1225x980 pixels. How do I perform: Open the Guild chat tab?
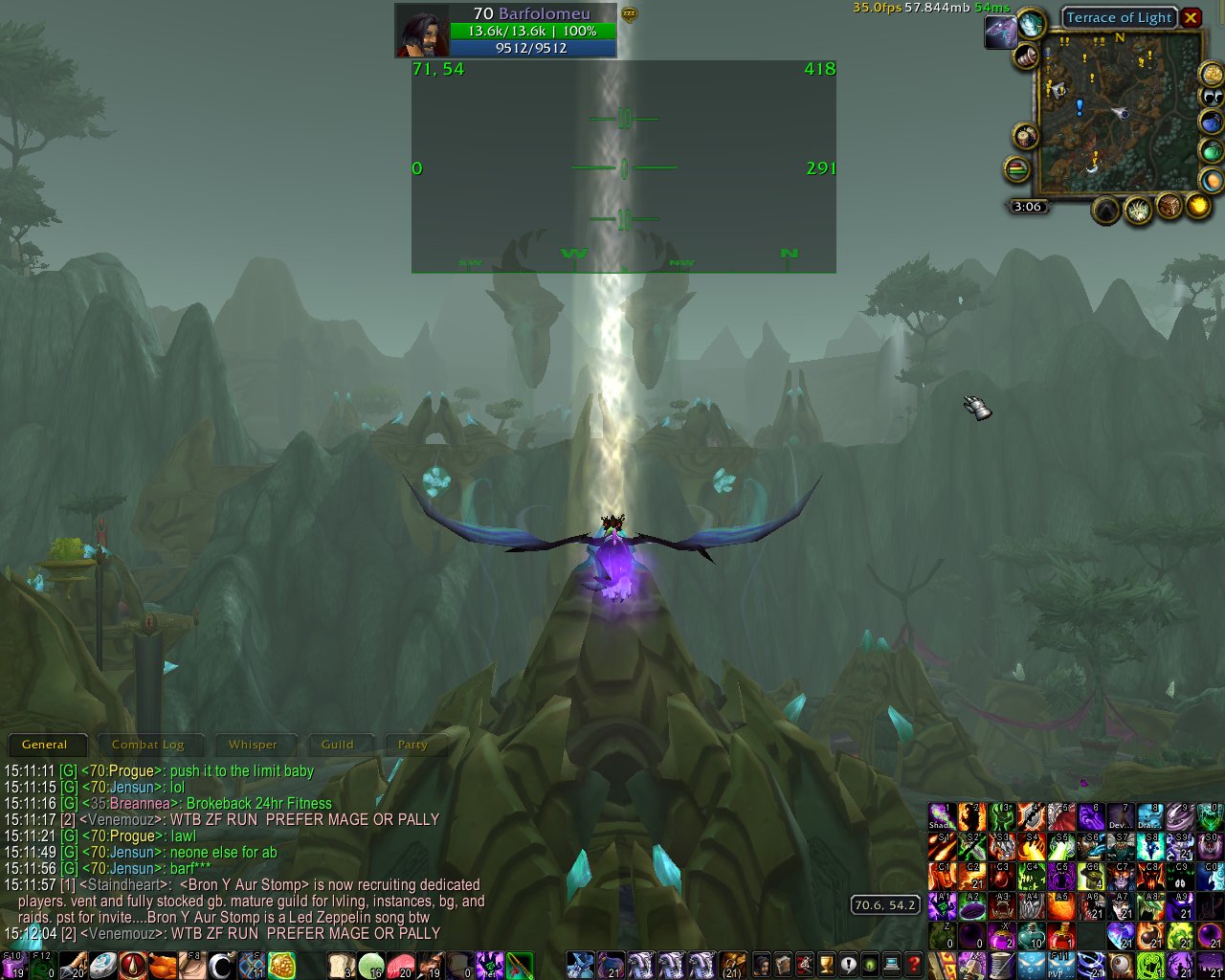tap(341, 745)
